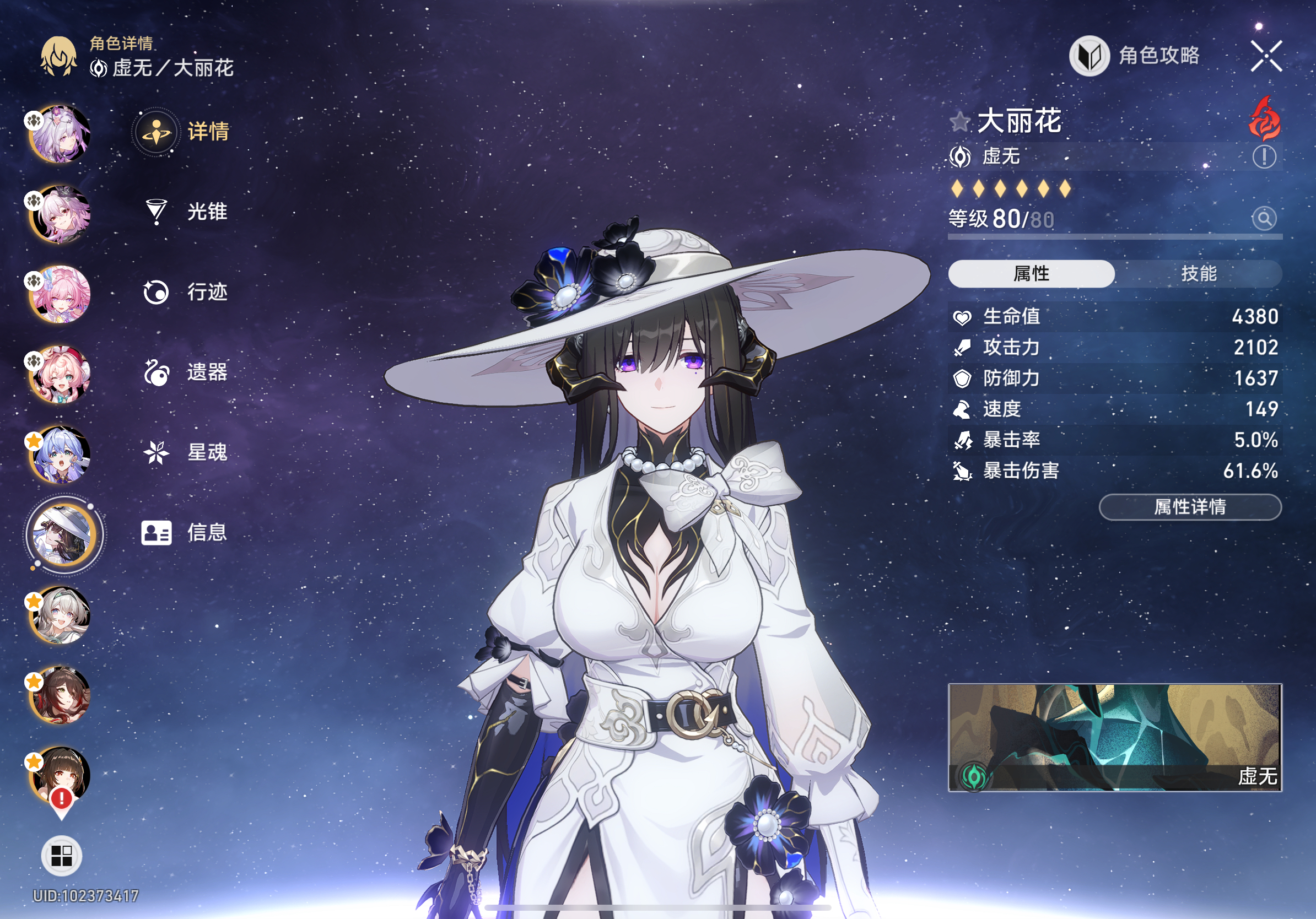The height and width of the screenshot is (919, 1316).
Task: Click the magnifier icon beside the level
Action: 1264,218
